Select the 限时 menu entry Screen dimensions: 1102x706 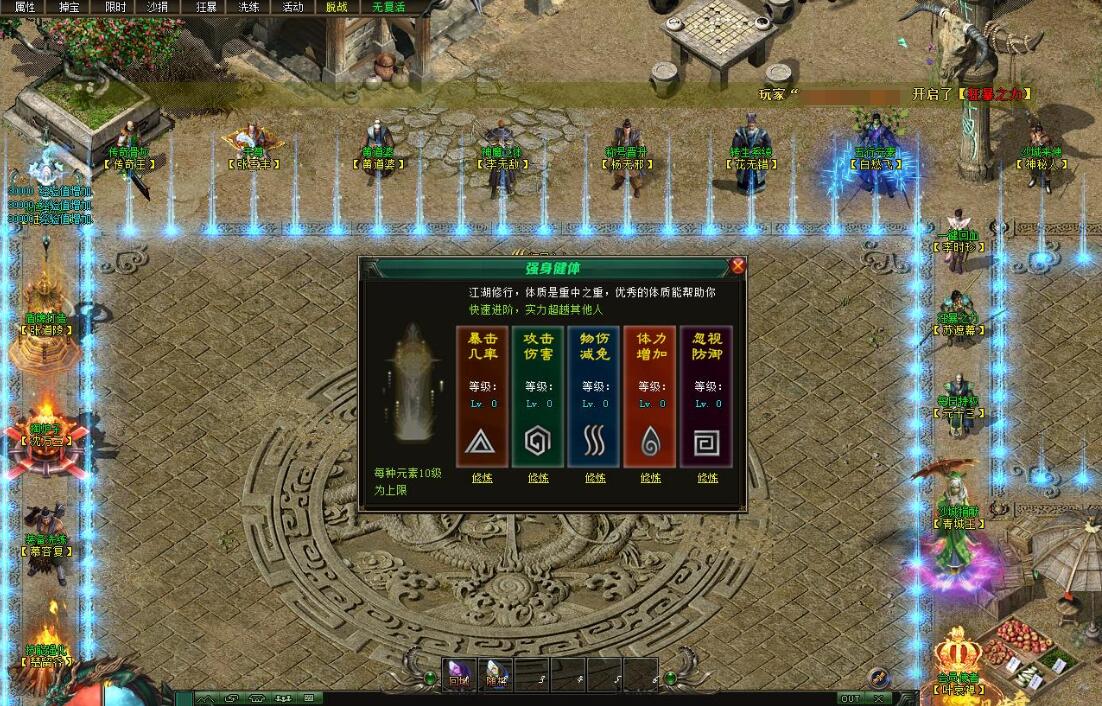point(115,7)
